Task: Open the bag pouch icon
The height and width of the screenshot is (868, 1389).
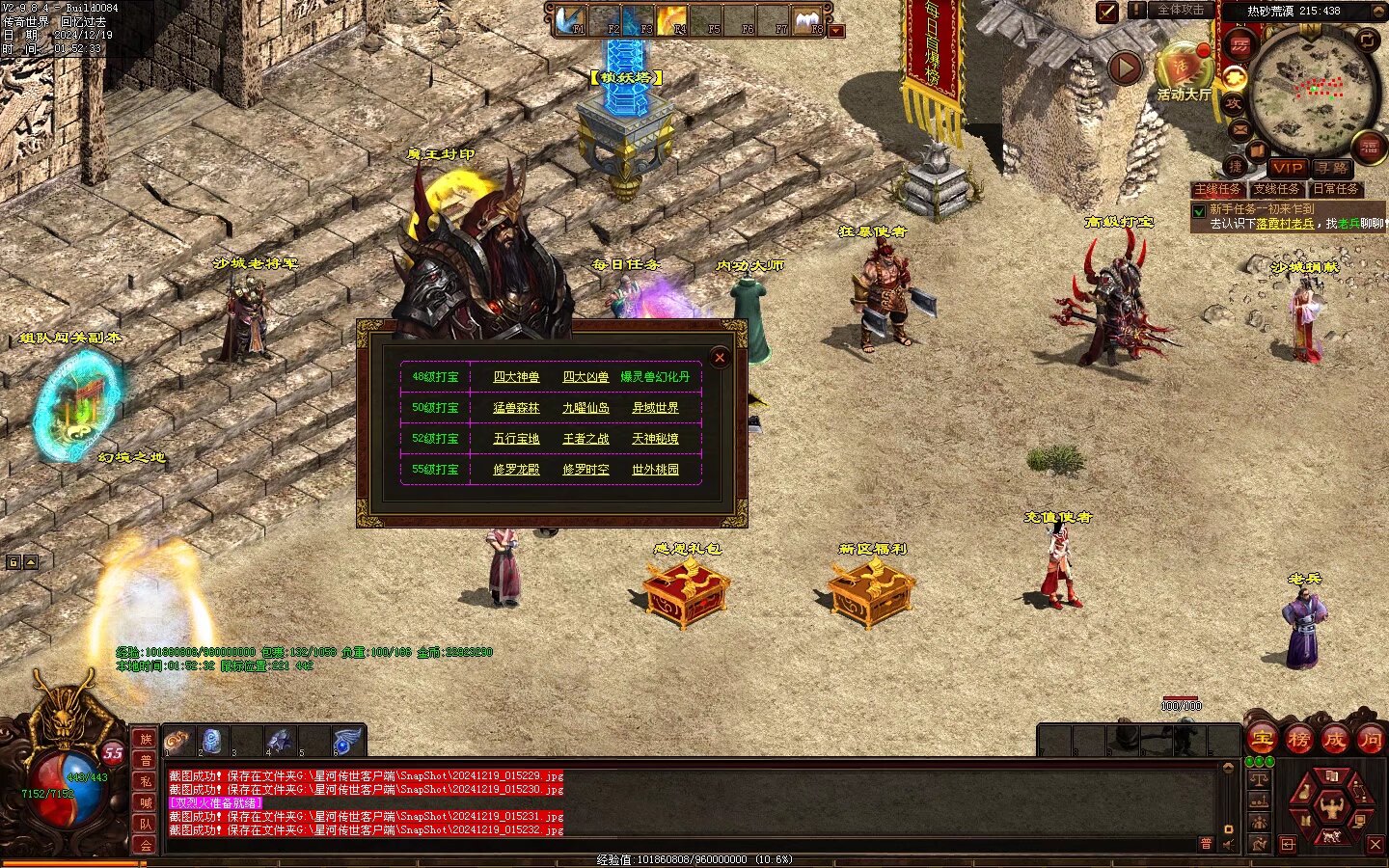Action: pyautogui.click(x=1304, y=793)
